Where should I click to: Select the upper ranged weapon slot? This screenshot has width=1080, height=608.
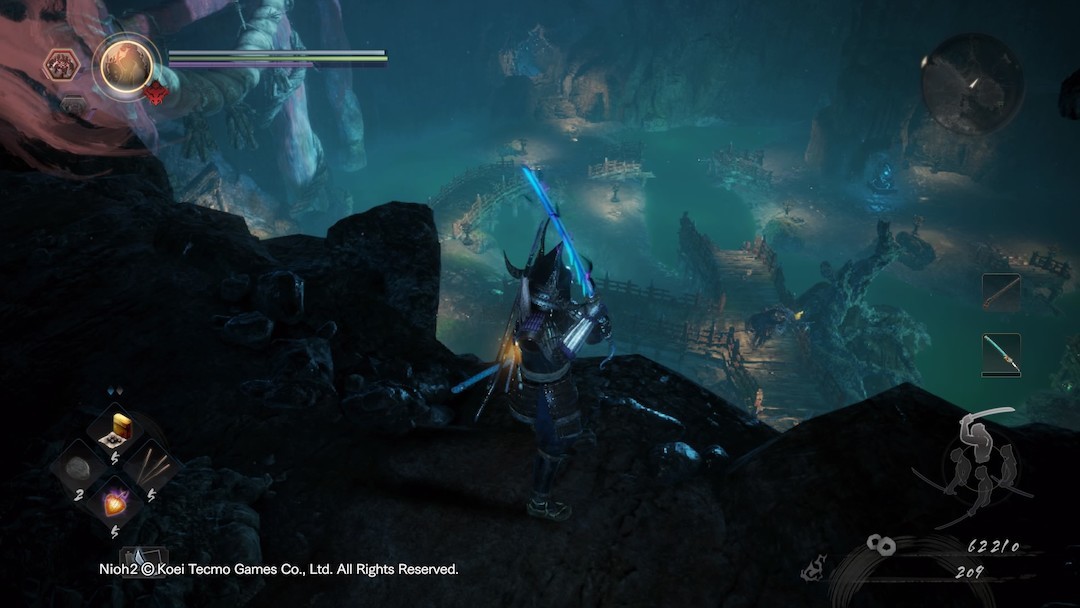[x=1000, y=292]
